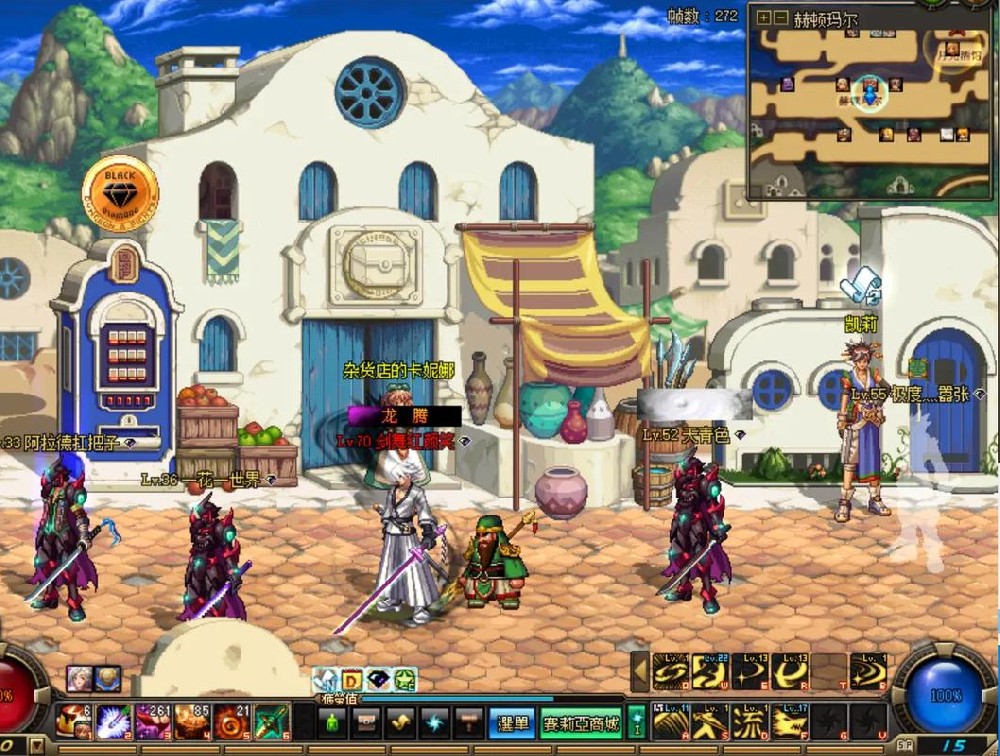Open the green character figure menu icon

click(x=332, y=721)
